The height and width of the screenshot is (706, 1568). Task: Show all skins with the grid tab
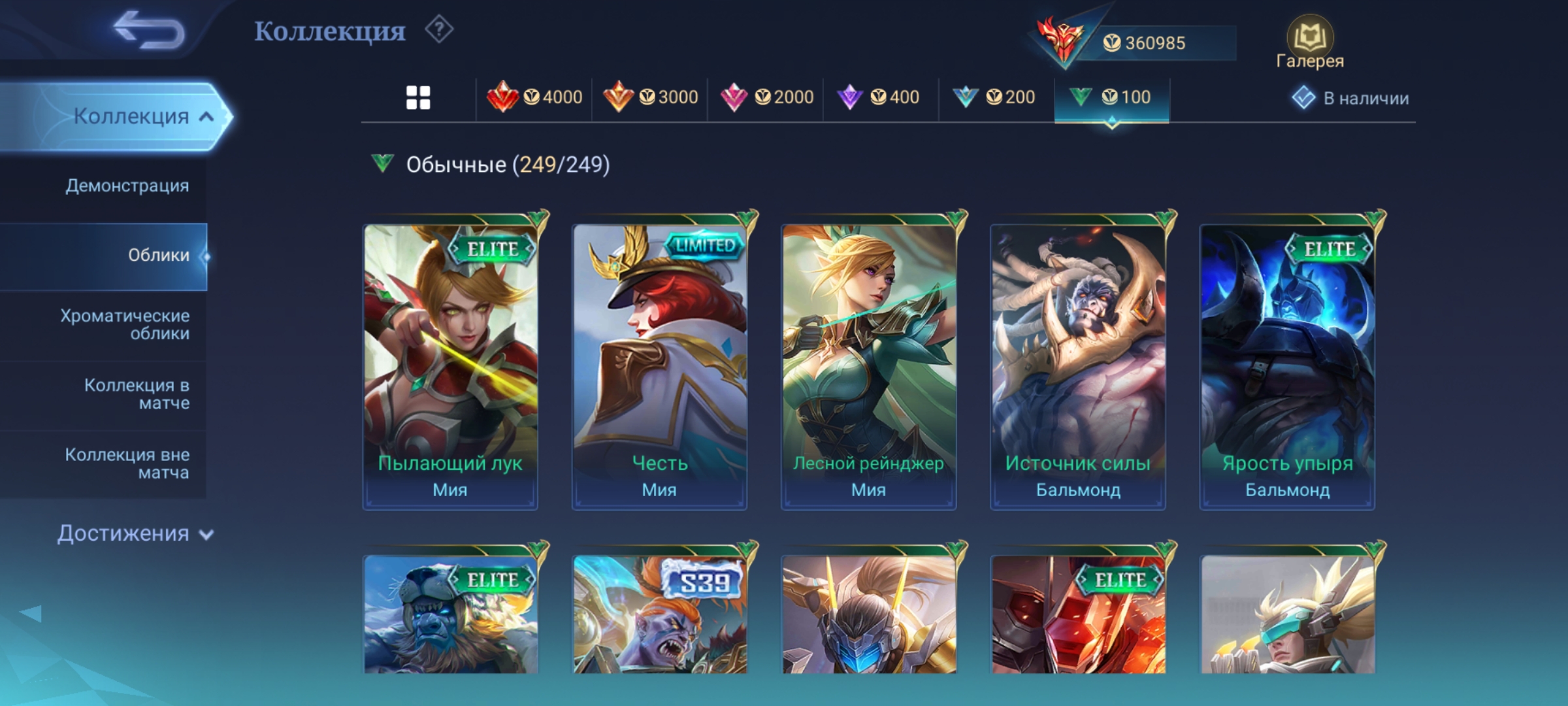pos(418,98)
